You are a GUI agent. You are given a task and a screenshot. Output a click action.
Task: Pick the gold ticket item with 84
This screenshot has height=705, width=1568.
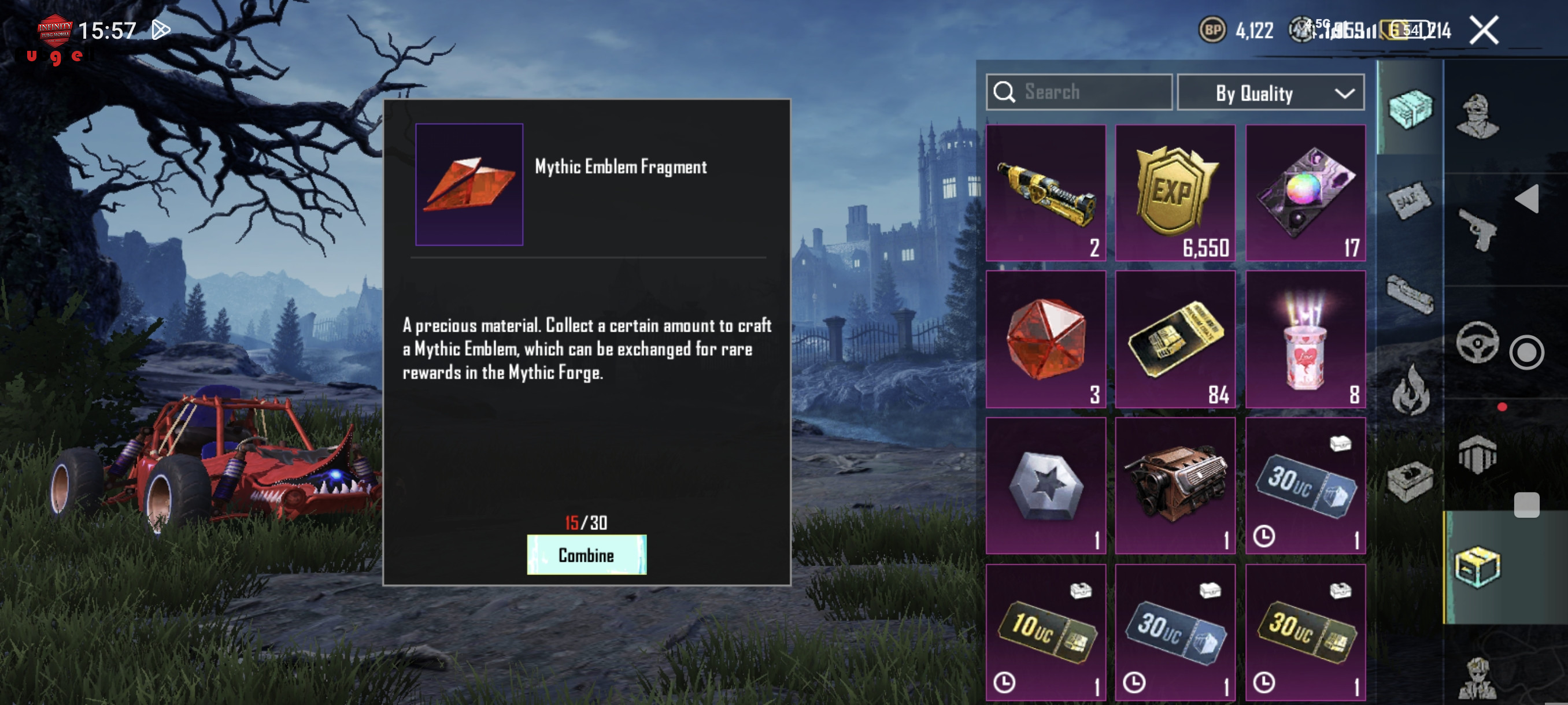click(1175, 339)
